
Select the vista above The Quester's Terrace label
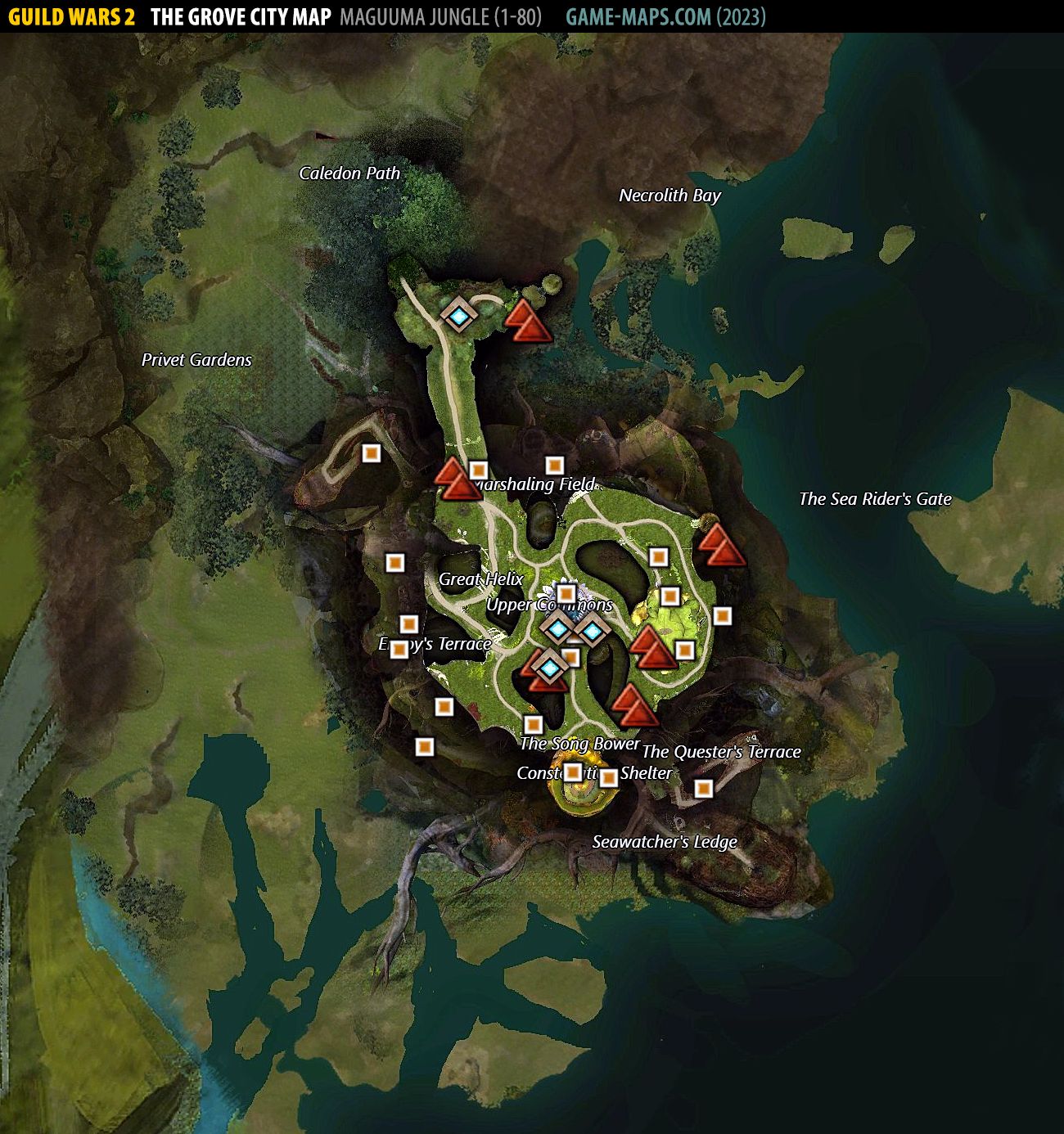(634, 707)
